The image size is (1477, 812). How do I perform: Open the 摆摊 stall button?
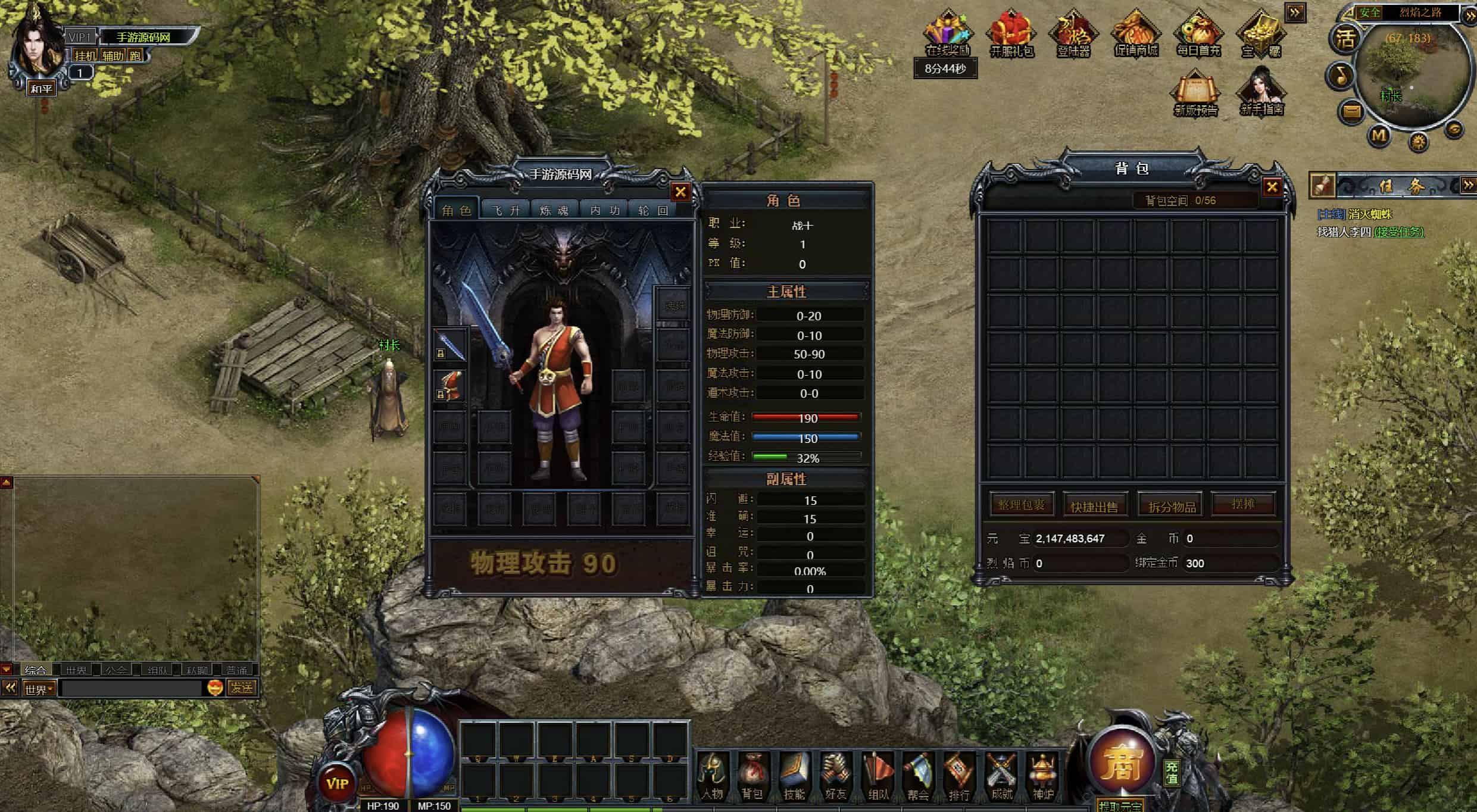pos(1243,504)
